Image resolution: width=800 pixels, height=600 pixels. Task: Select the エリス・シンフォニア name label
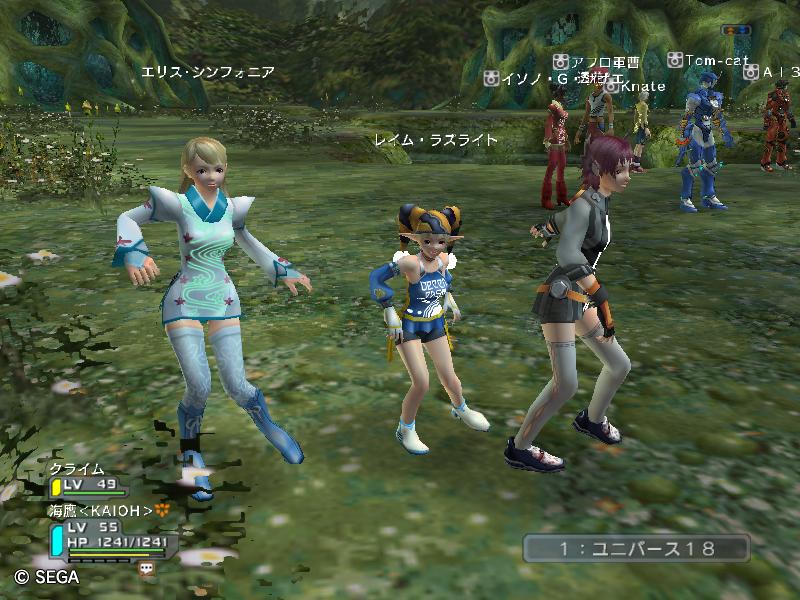click(208, 72)
